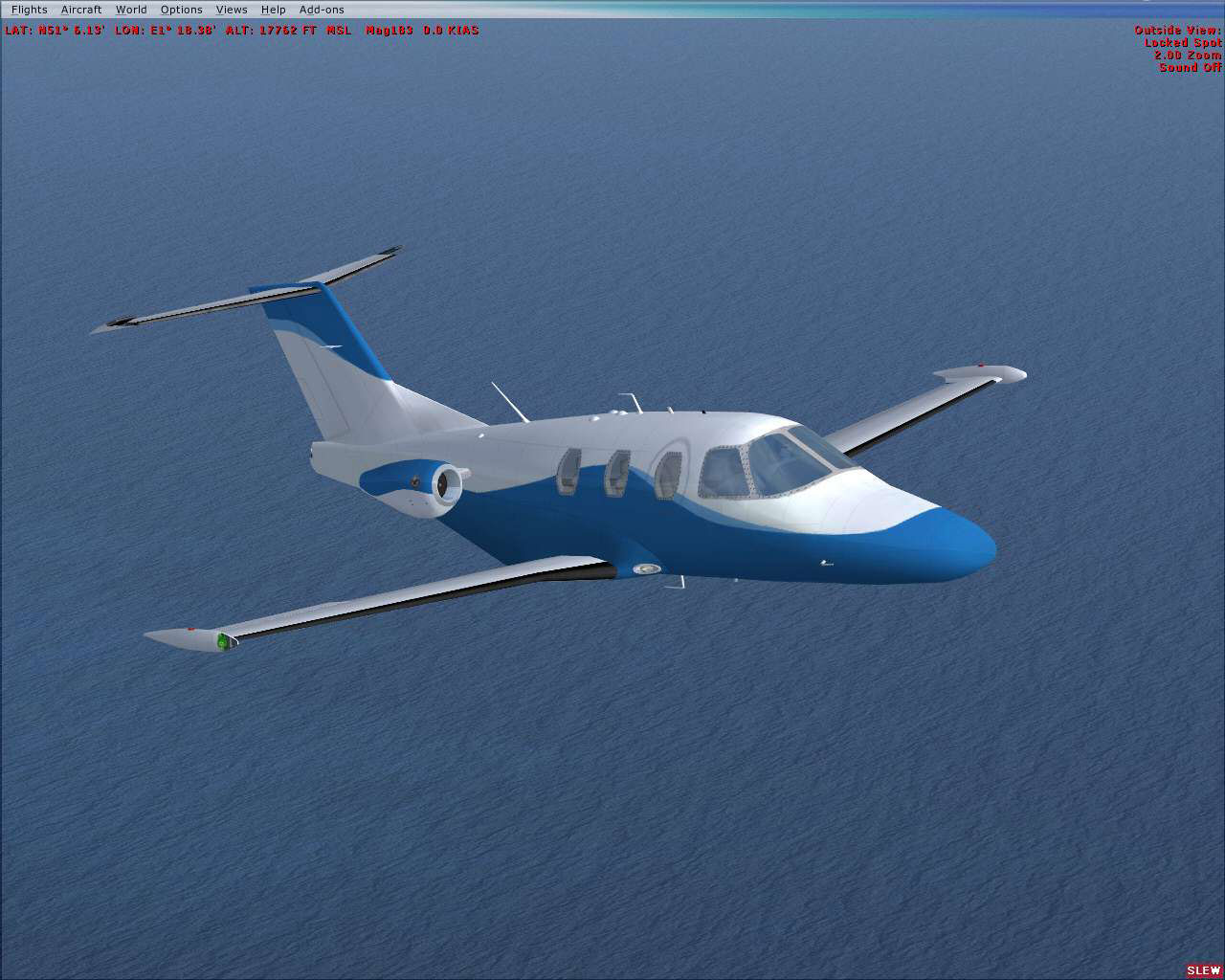Click the Locked Spot view label
The image size is (1225, 980).
point(1185,42)
